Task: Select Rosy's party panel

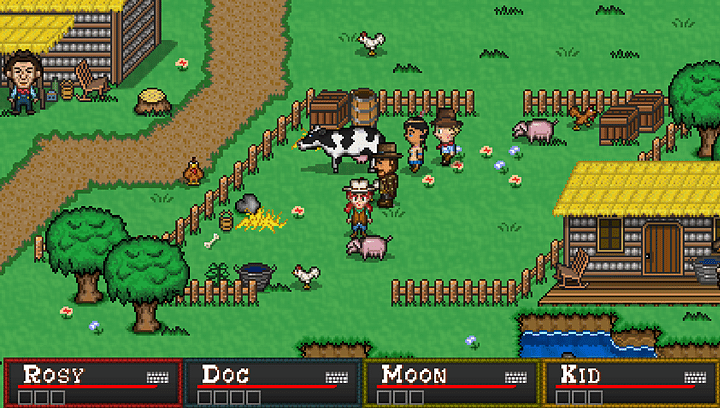Action: 92,383
